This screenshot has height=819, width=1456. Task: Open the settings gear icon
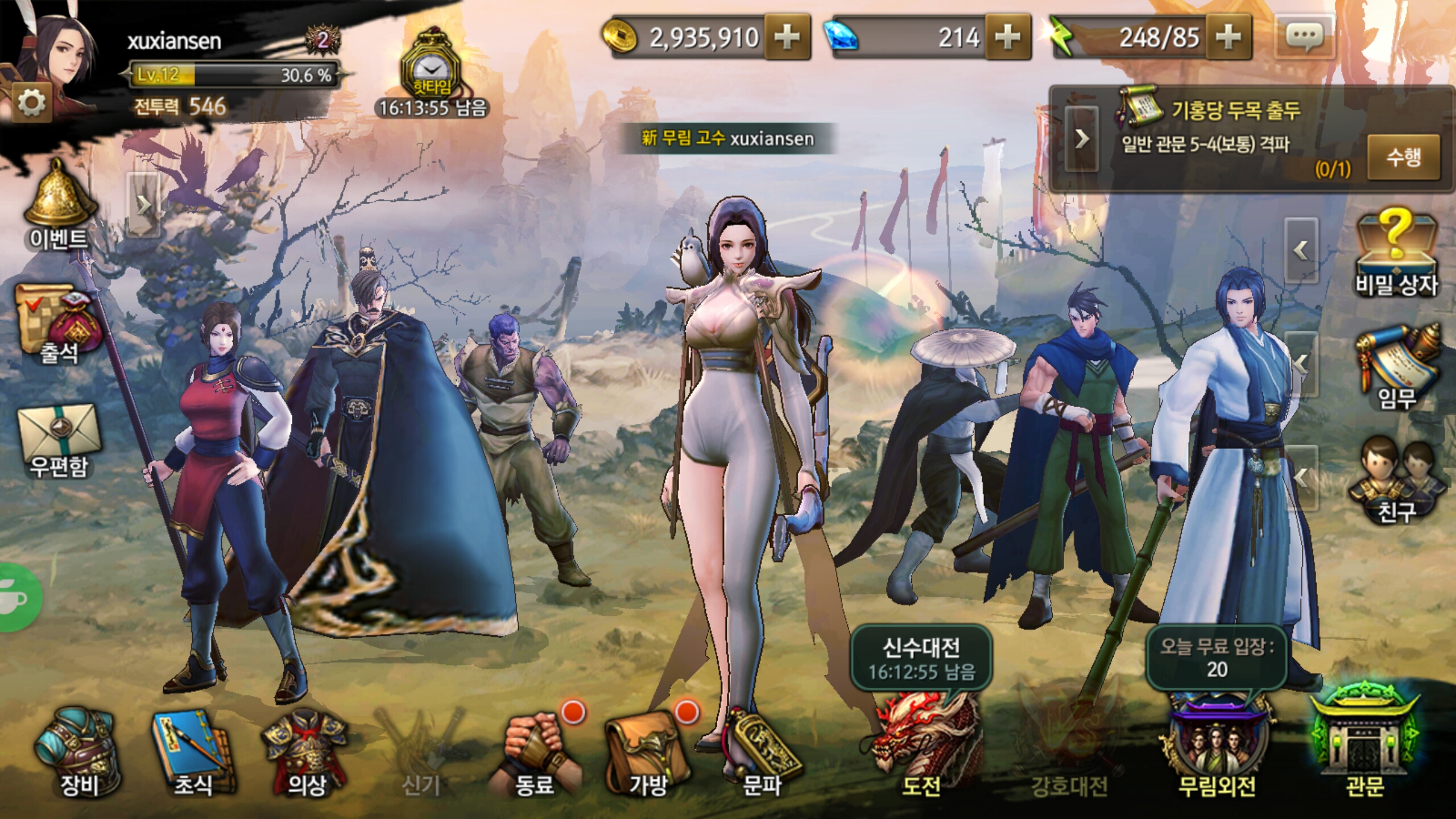(31, 103)
